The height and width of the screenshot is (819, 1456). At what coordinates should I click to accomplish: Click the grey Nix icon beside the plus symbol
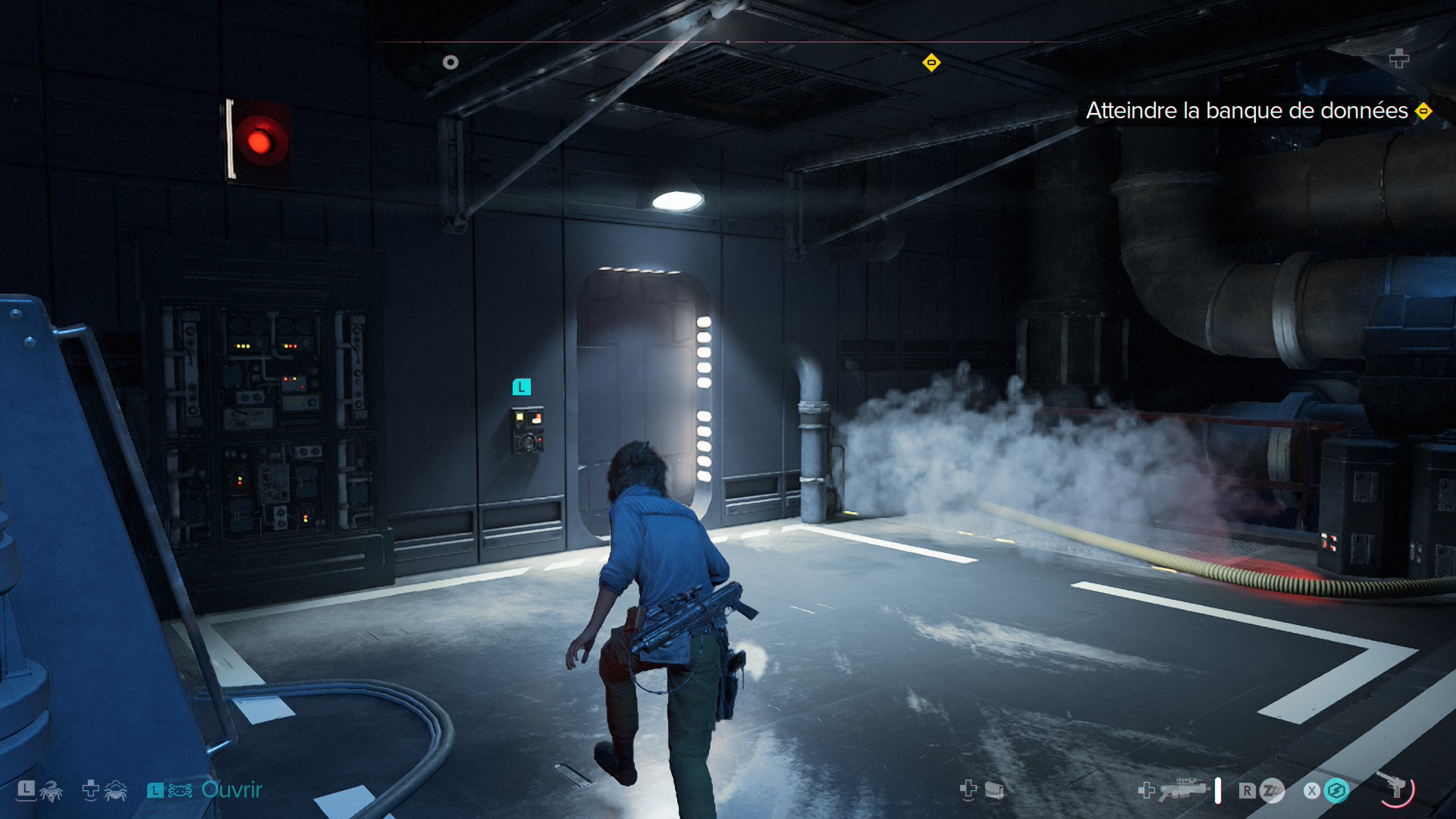click(115, 791)
